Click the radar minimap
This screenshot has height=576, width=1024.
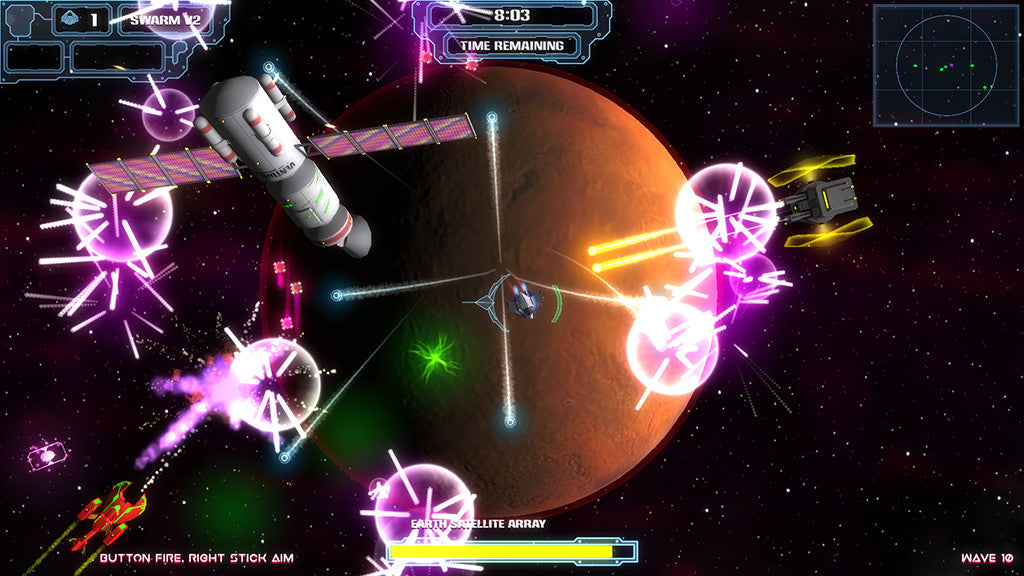(946, 65)
